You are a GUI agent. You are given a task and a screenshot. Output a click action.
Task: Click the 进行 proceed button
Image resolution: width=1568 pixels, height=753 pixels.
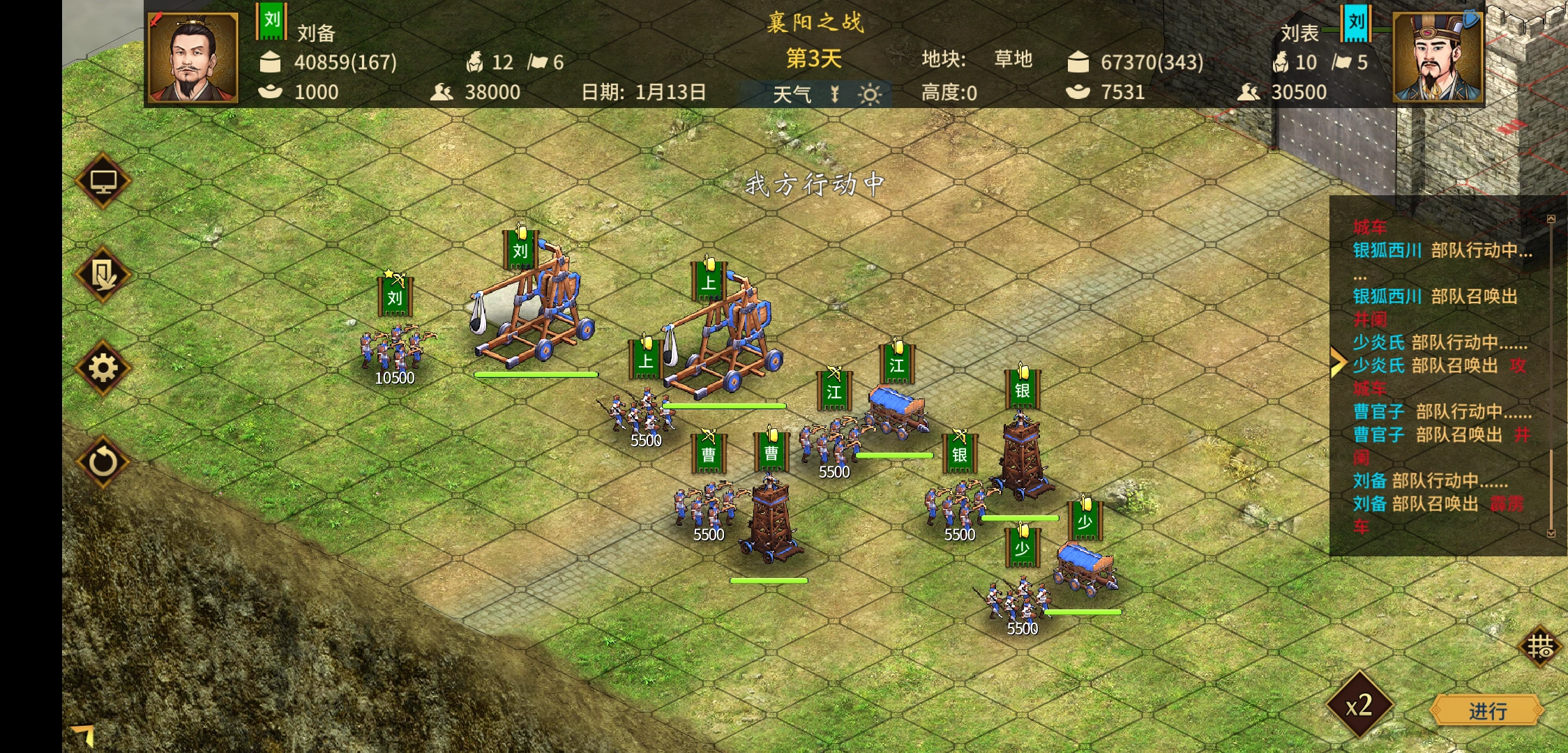(1486, 710)
